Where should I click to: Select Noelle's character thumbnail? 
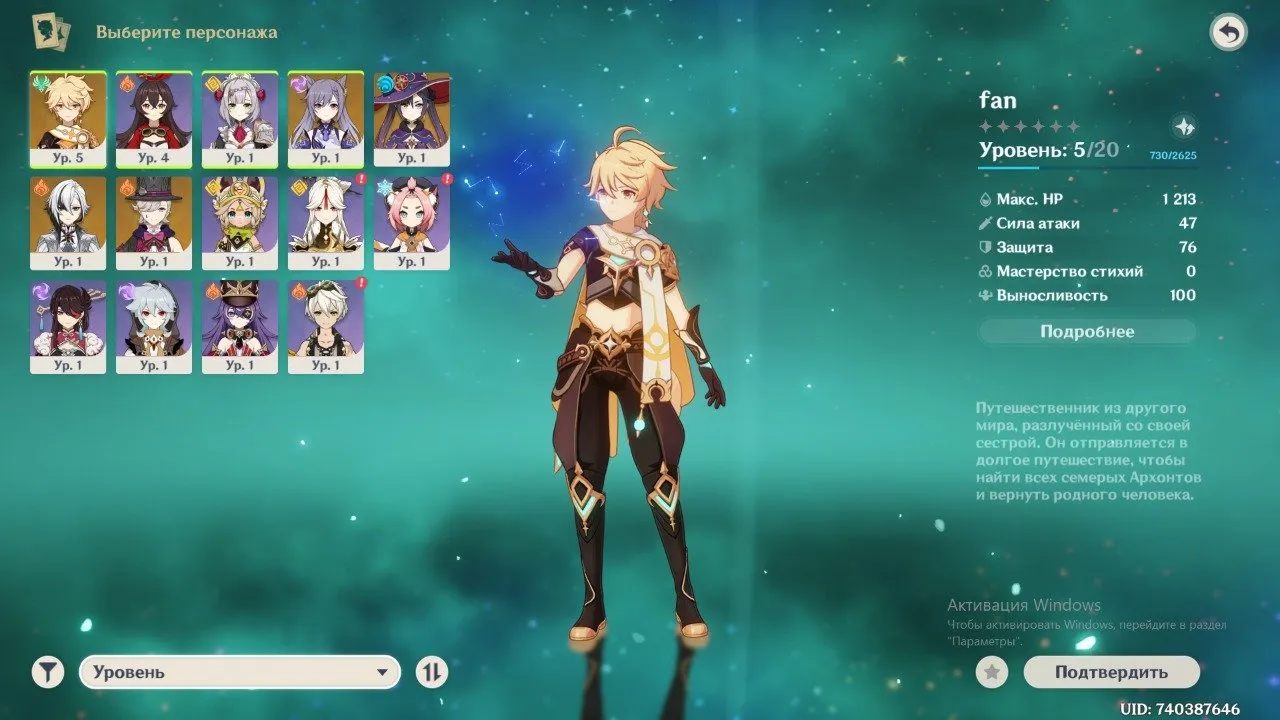(239, 115)
